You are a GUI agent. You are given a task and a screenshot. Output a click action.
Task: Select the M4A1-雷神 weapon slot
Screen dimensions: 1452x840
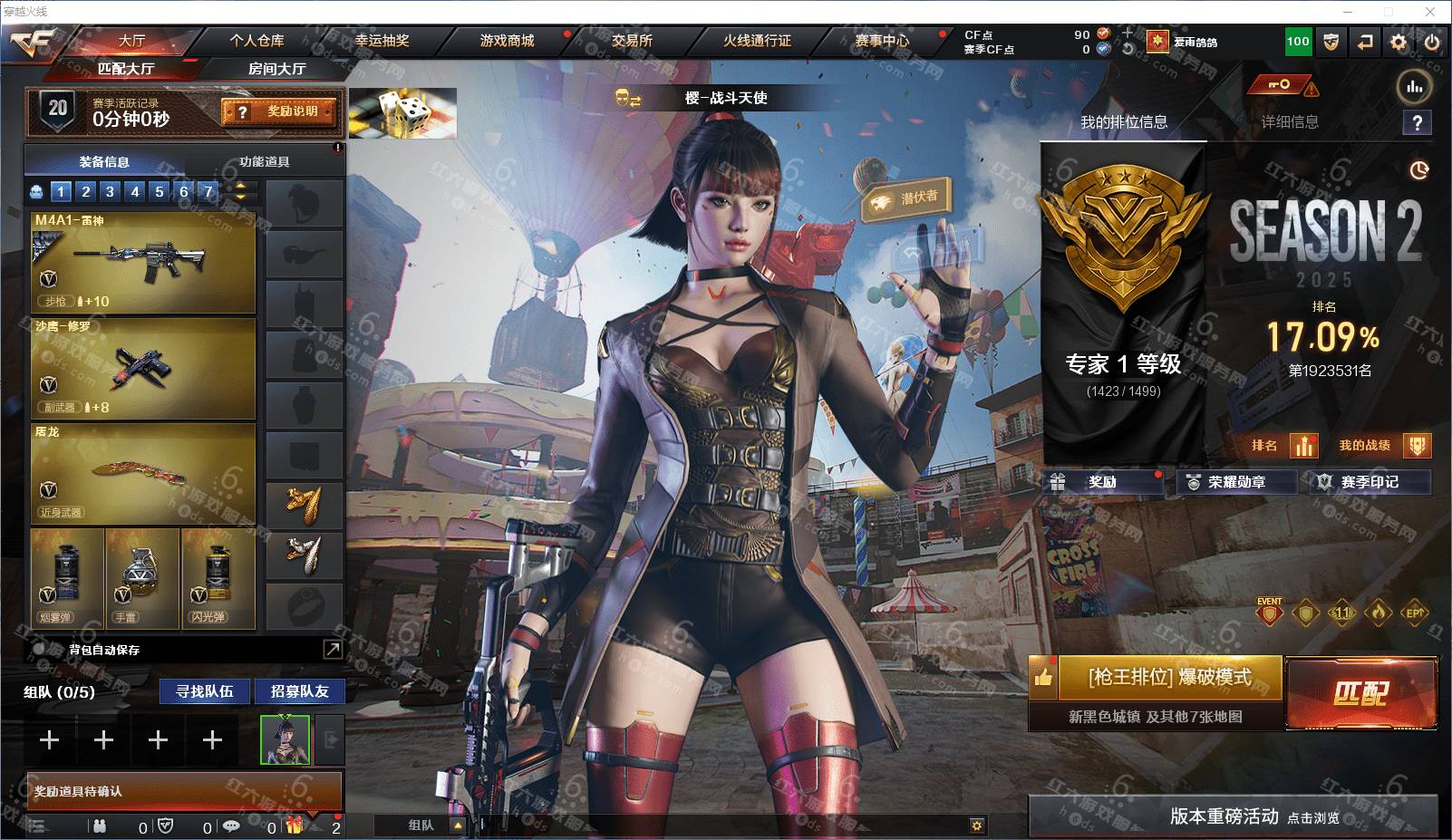coord(142,262)
